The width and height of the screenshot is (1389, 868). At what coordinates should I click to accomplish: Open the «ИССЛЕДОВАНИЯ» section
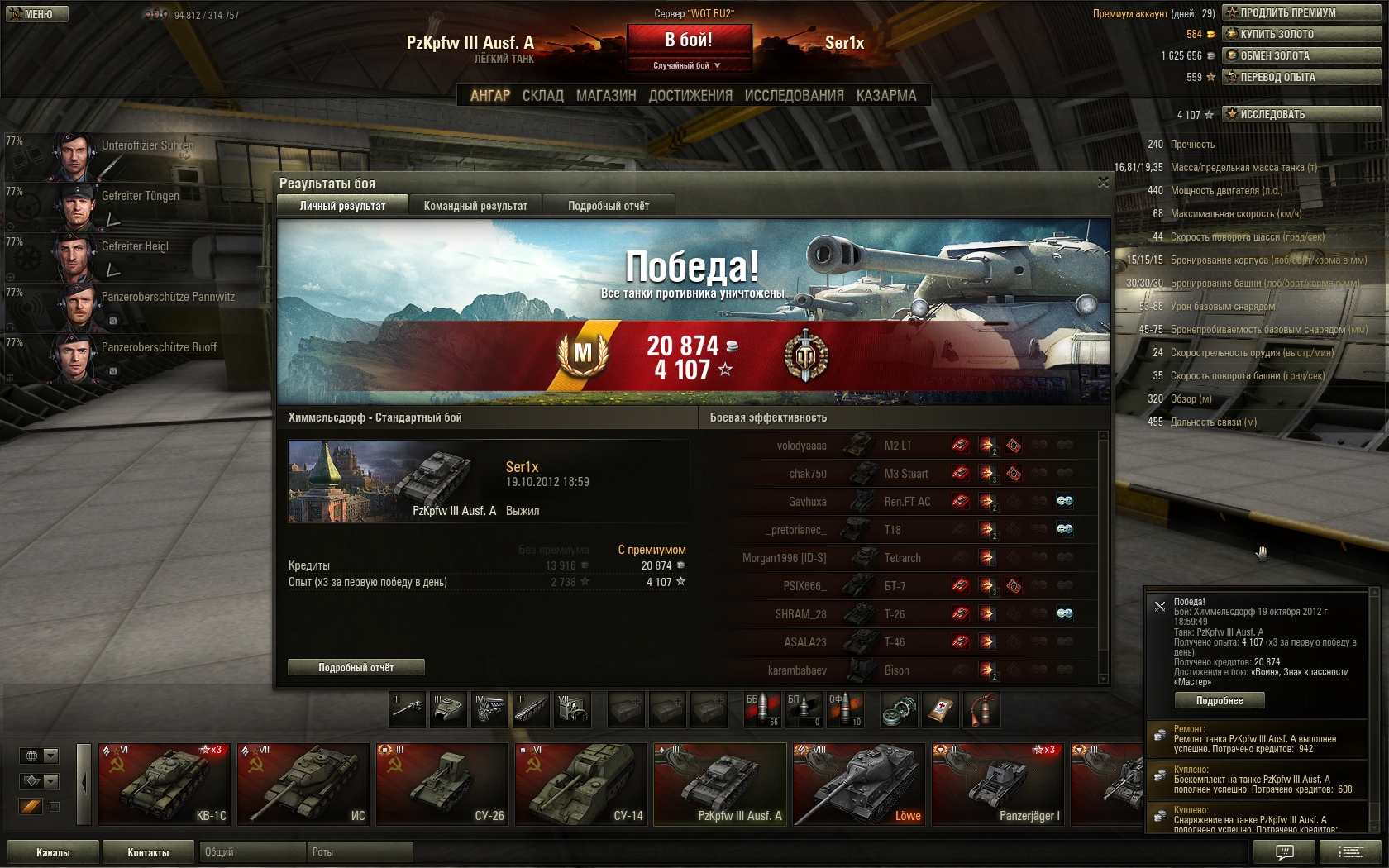pos(794,96)
